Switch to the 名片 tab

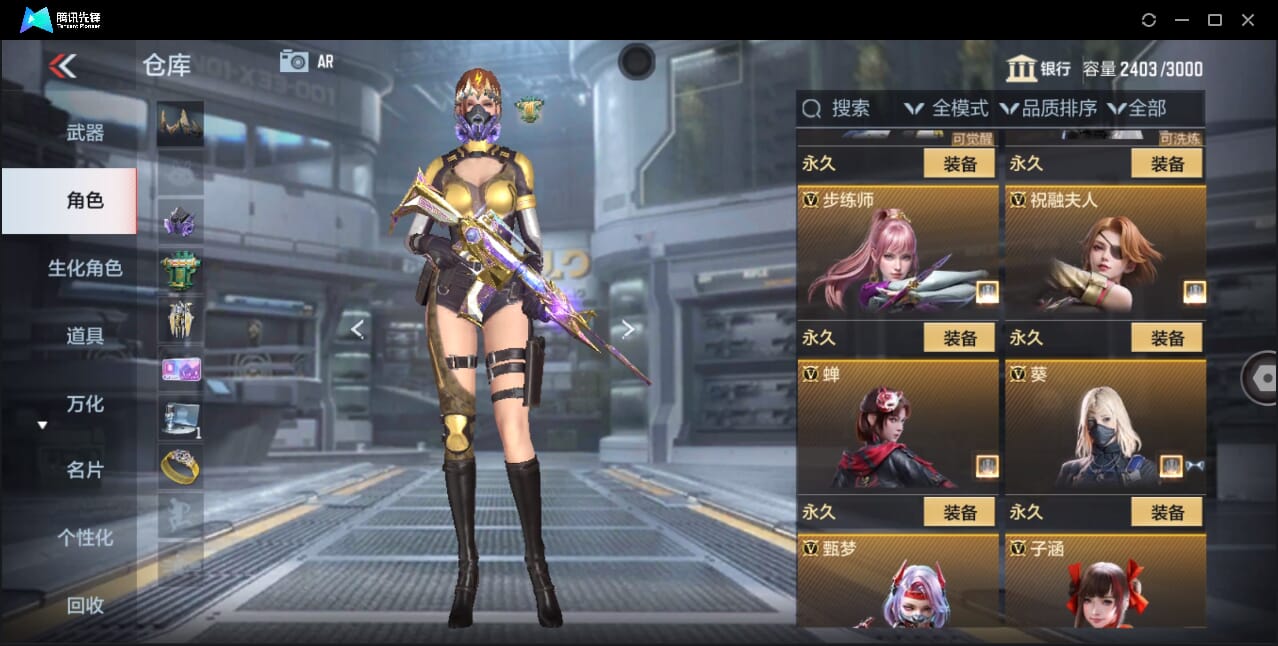tap(85, 470)
